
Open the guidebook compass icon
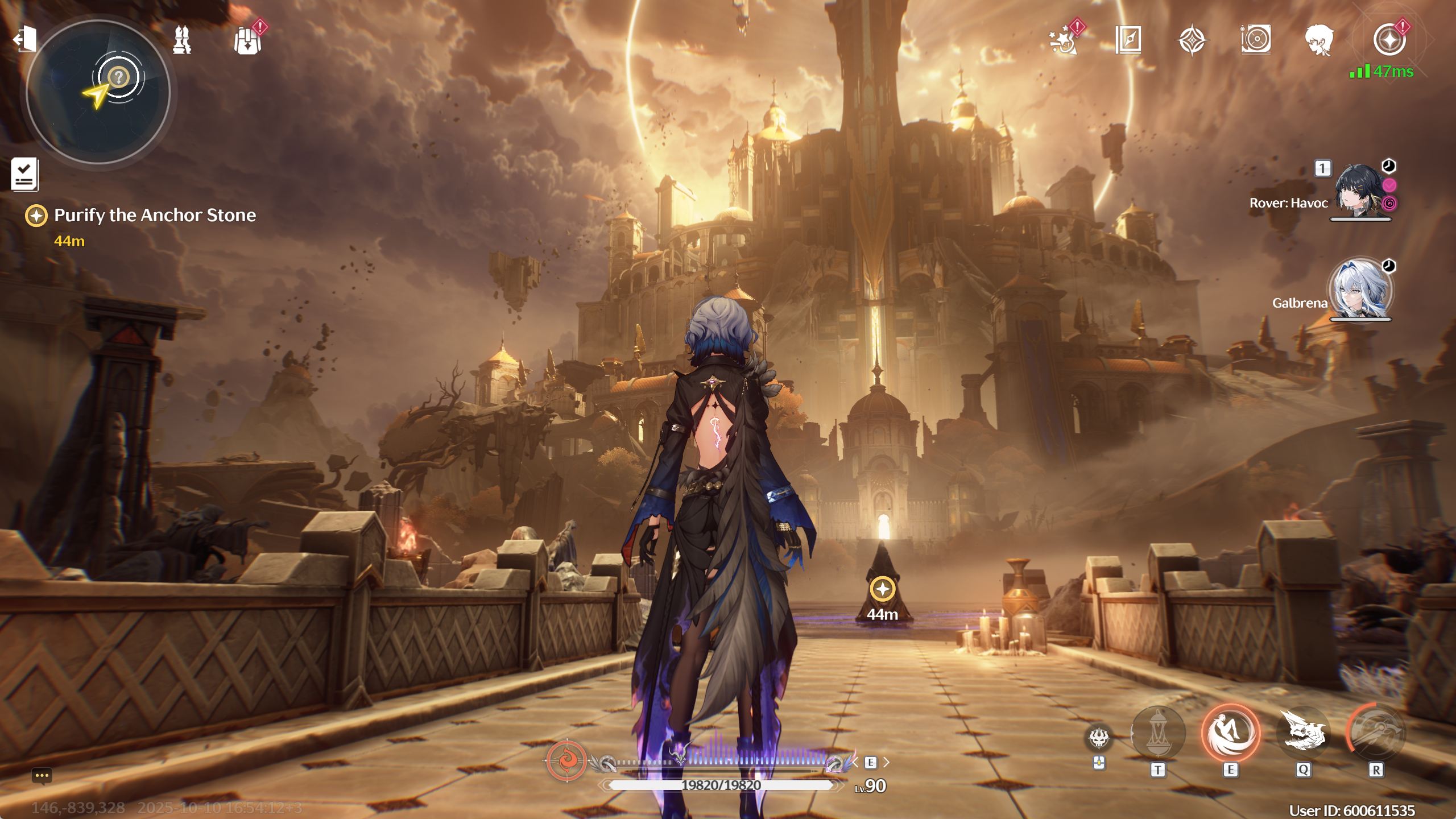tap(1128, 40)
